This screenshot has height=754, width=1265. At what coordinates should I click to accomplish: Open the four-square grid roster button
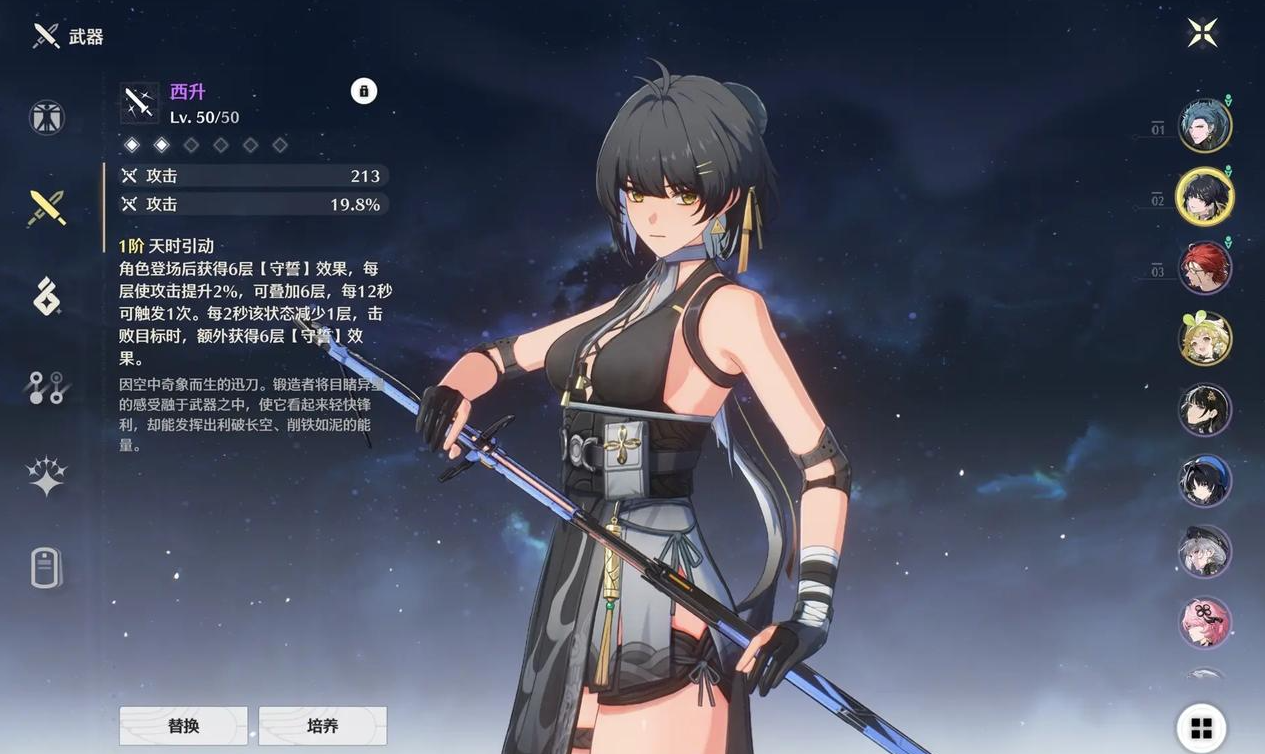(x=1201, y=727)
